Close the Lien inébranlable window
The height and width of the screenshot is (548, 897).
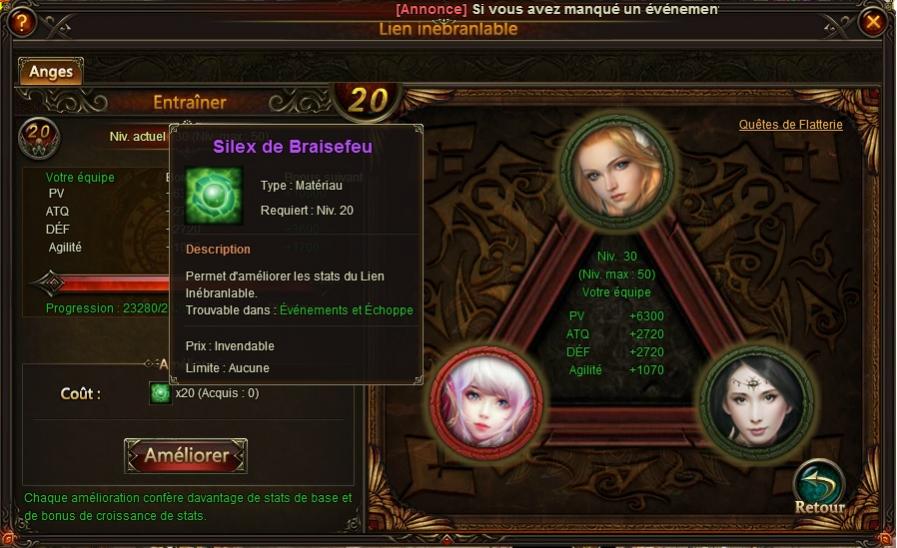click(x=873, y=21)
